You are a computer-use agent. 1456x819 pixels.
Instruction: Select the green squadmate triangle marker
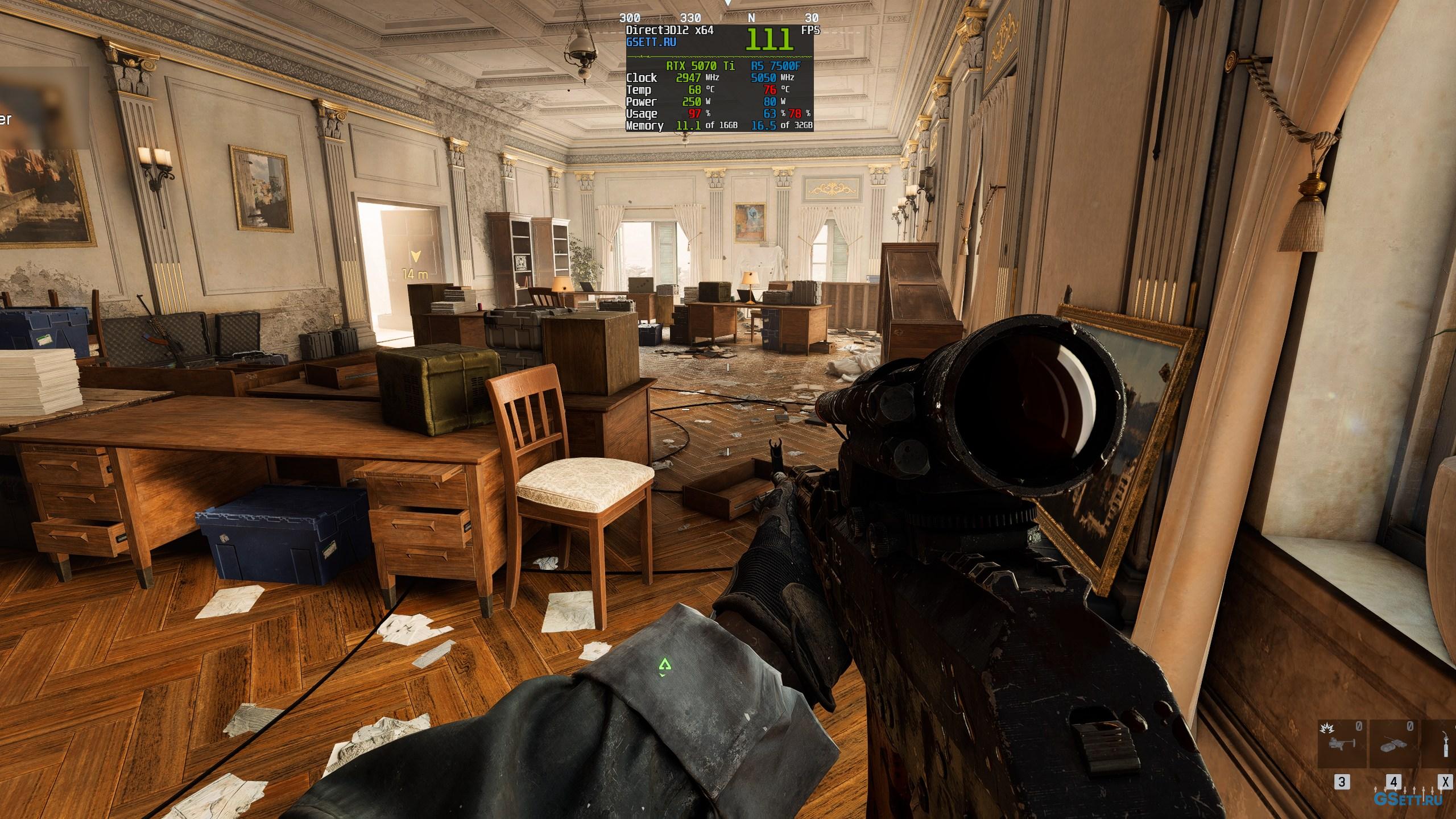point(664,664)
